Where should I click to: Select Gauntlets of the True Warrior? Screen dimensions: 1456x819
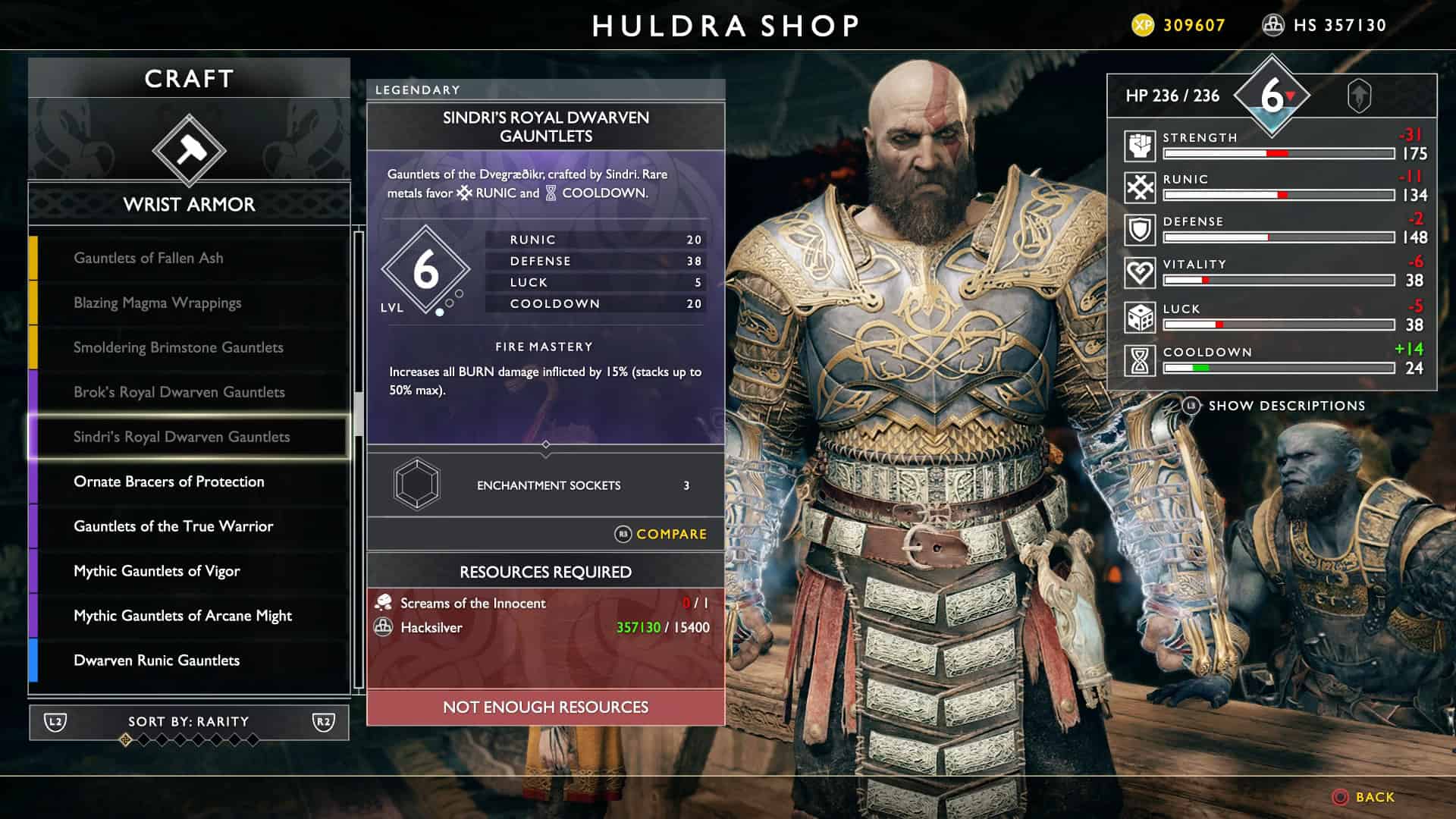pyautogui.click(x=173, y=526)
